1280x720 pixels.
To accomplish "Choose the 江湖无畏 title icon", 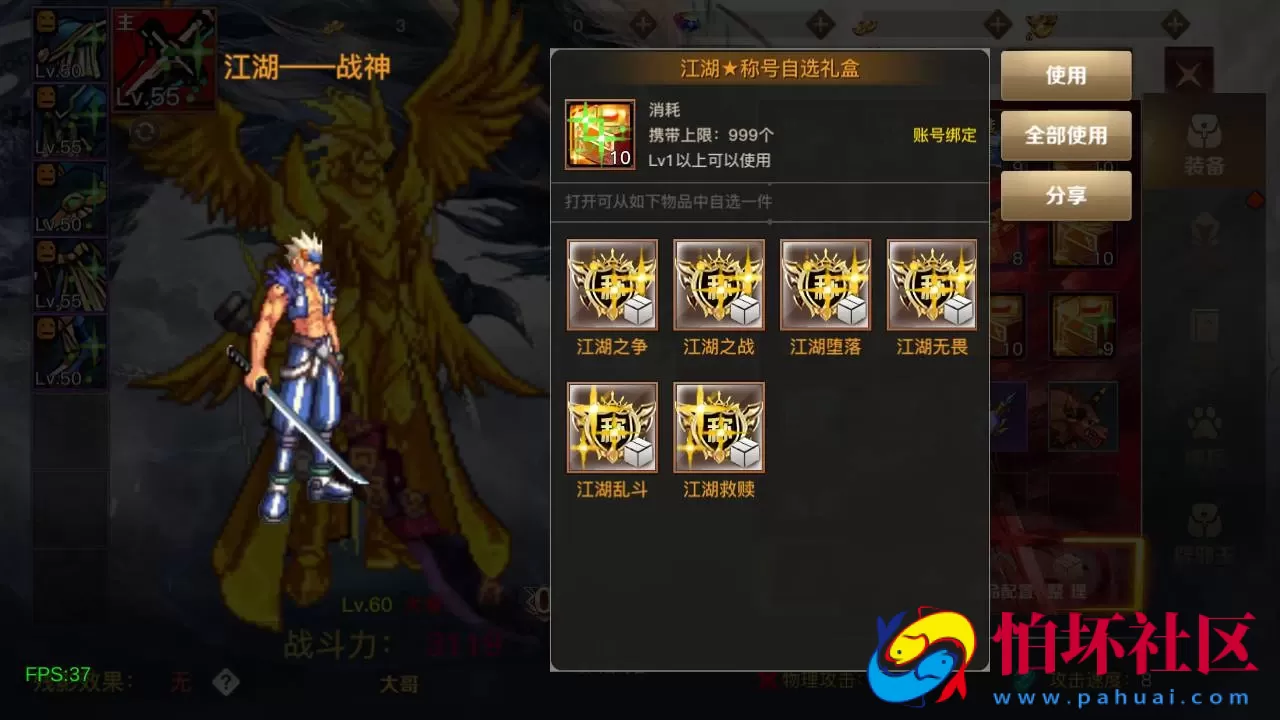I will point(932,284).
